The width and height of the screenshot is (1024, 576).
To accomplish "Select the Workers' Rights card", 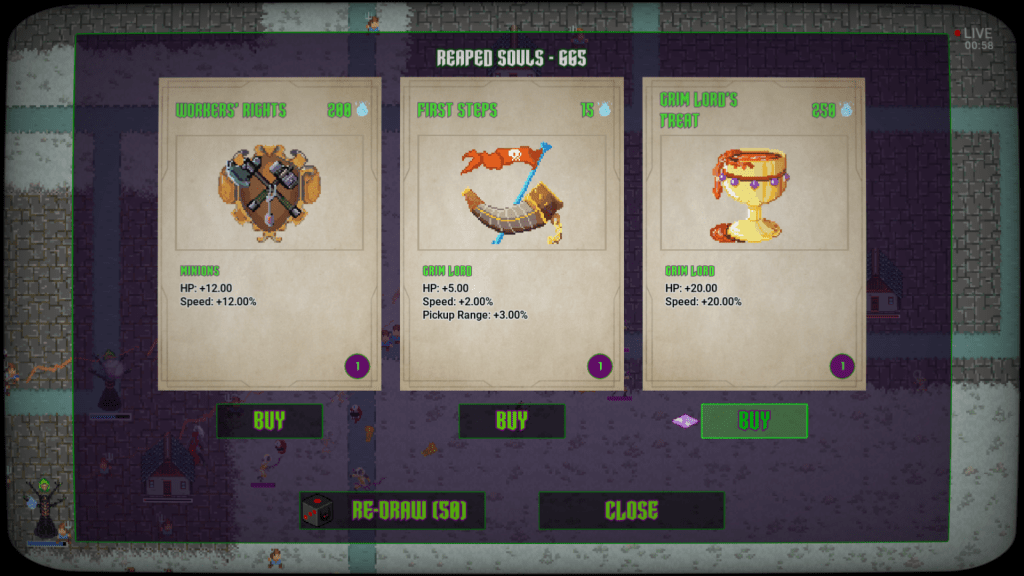I will tap(269, 235).
